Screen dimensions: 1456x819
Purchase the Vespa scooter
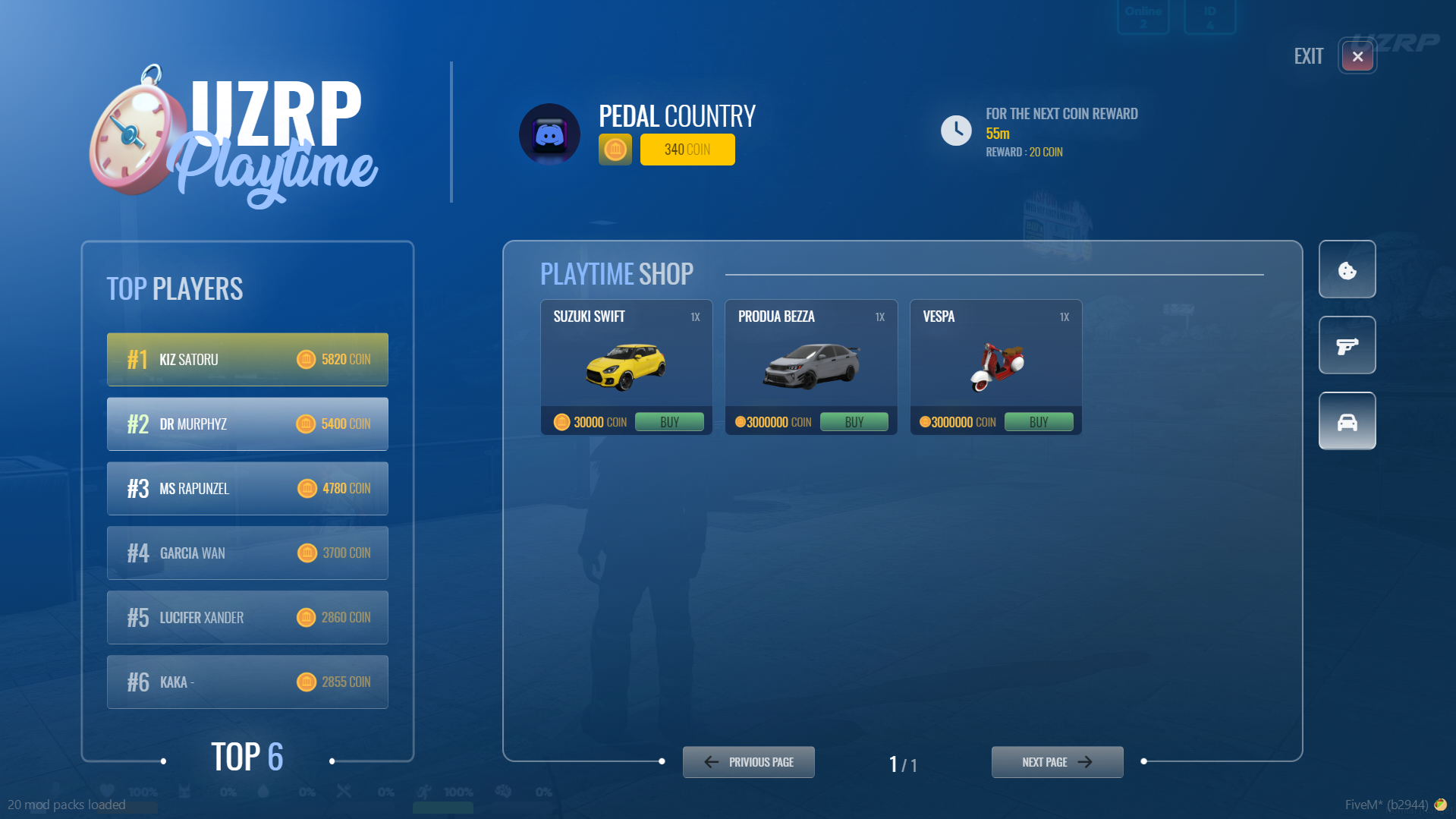tap(1038, 422)
